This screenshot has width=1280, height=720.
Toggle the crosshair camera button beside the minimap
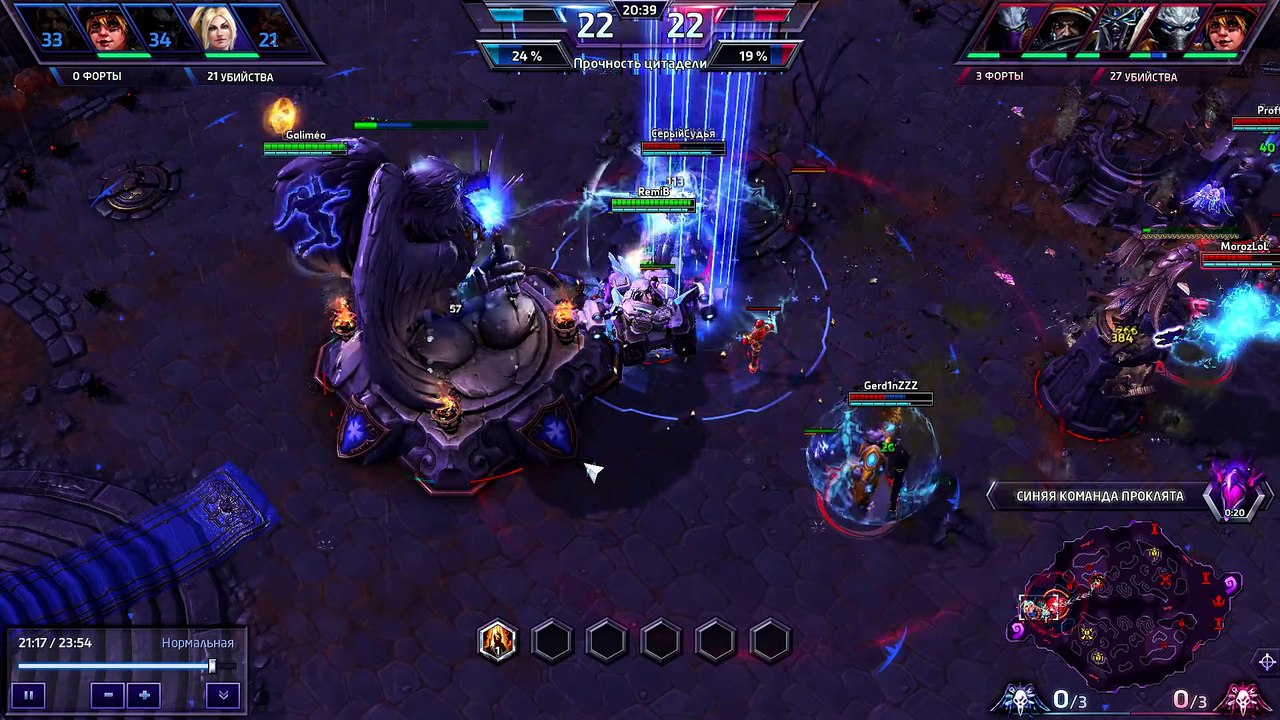click(x=1266, y=662)
